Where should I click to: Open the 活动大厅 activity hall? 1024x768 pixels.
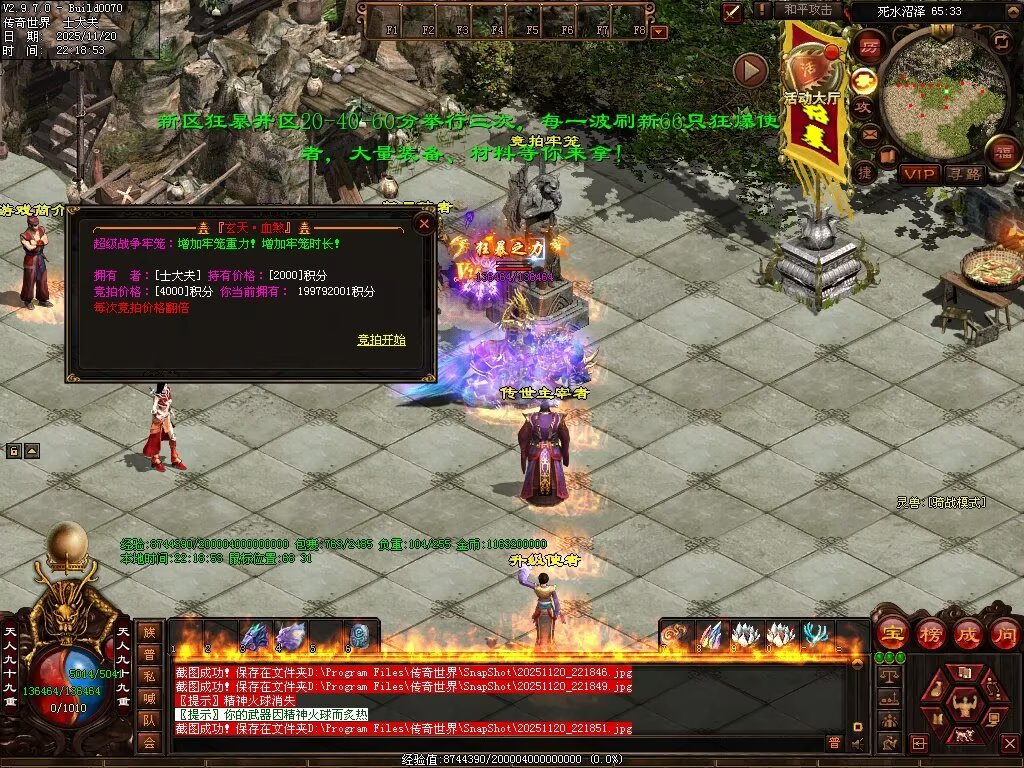(811, 70)
